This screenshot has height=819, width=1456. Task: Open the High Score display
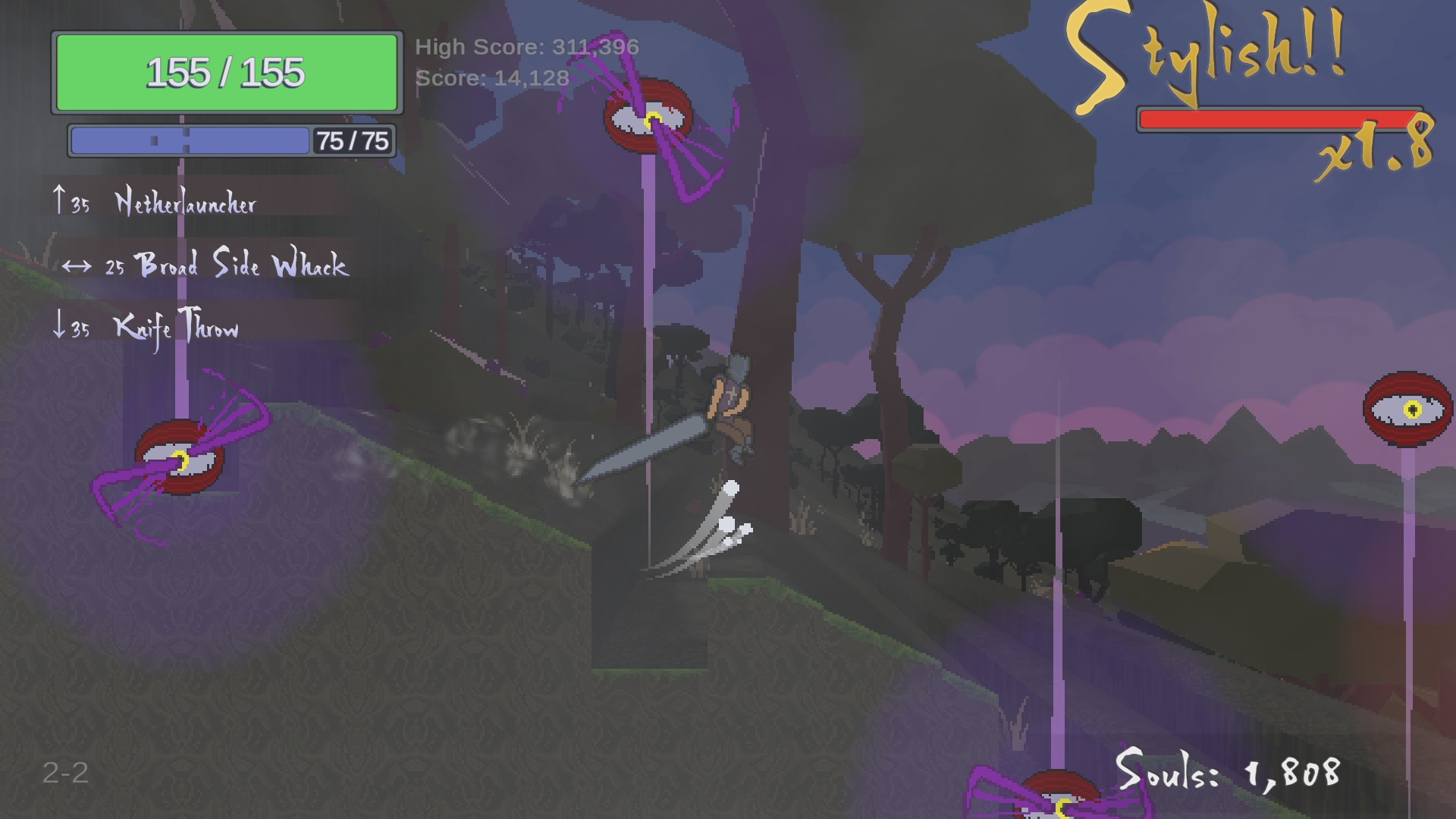(x=527, y=46)
